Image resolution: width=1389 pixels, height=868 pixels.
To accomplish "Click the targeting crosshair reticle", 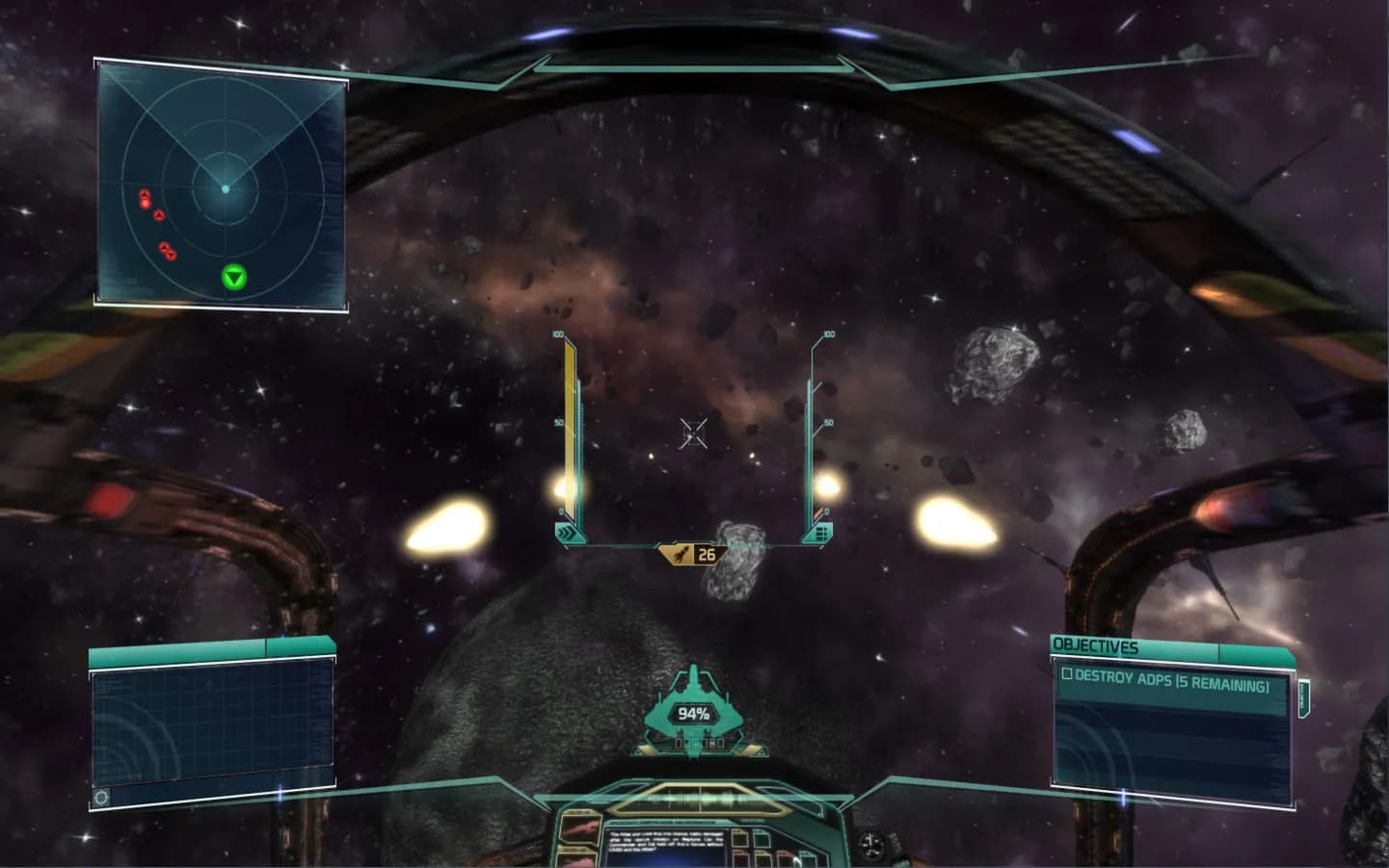I will point(692,434).
